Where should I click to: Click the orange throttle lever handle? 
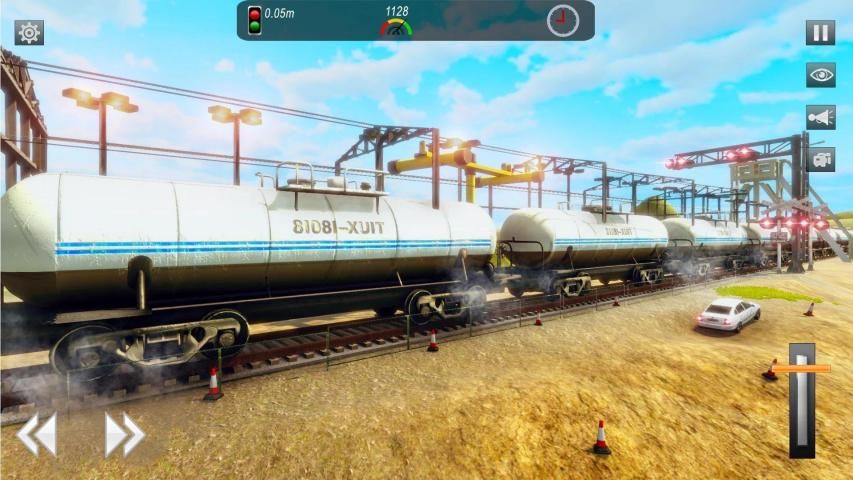tap(802, 368)
